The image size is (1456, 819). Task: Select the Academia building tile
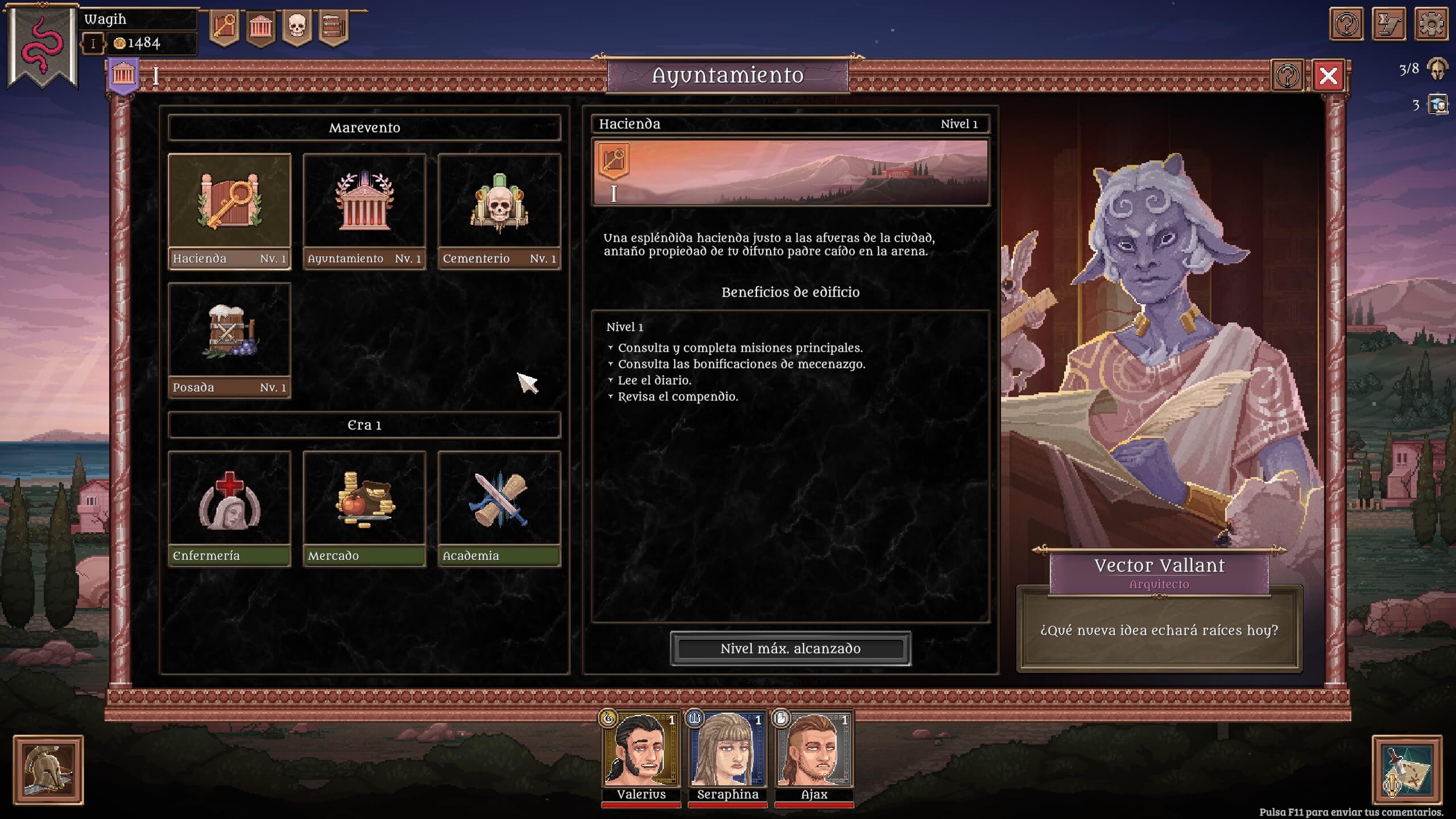click(499, 508)
